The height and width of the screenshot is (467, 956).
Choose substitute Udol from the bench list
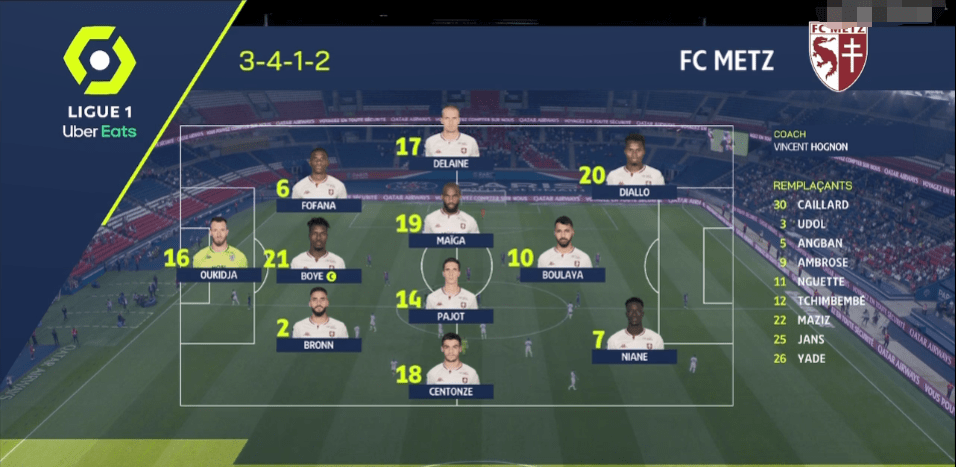coord(812,224)
